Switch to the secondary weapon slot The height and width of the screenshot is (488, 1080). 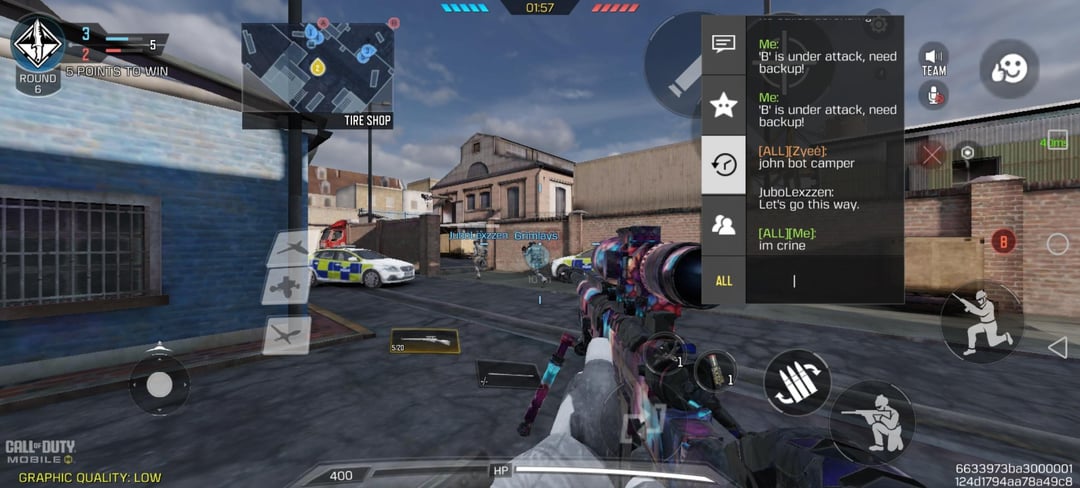point(507,376)
